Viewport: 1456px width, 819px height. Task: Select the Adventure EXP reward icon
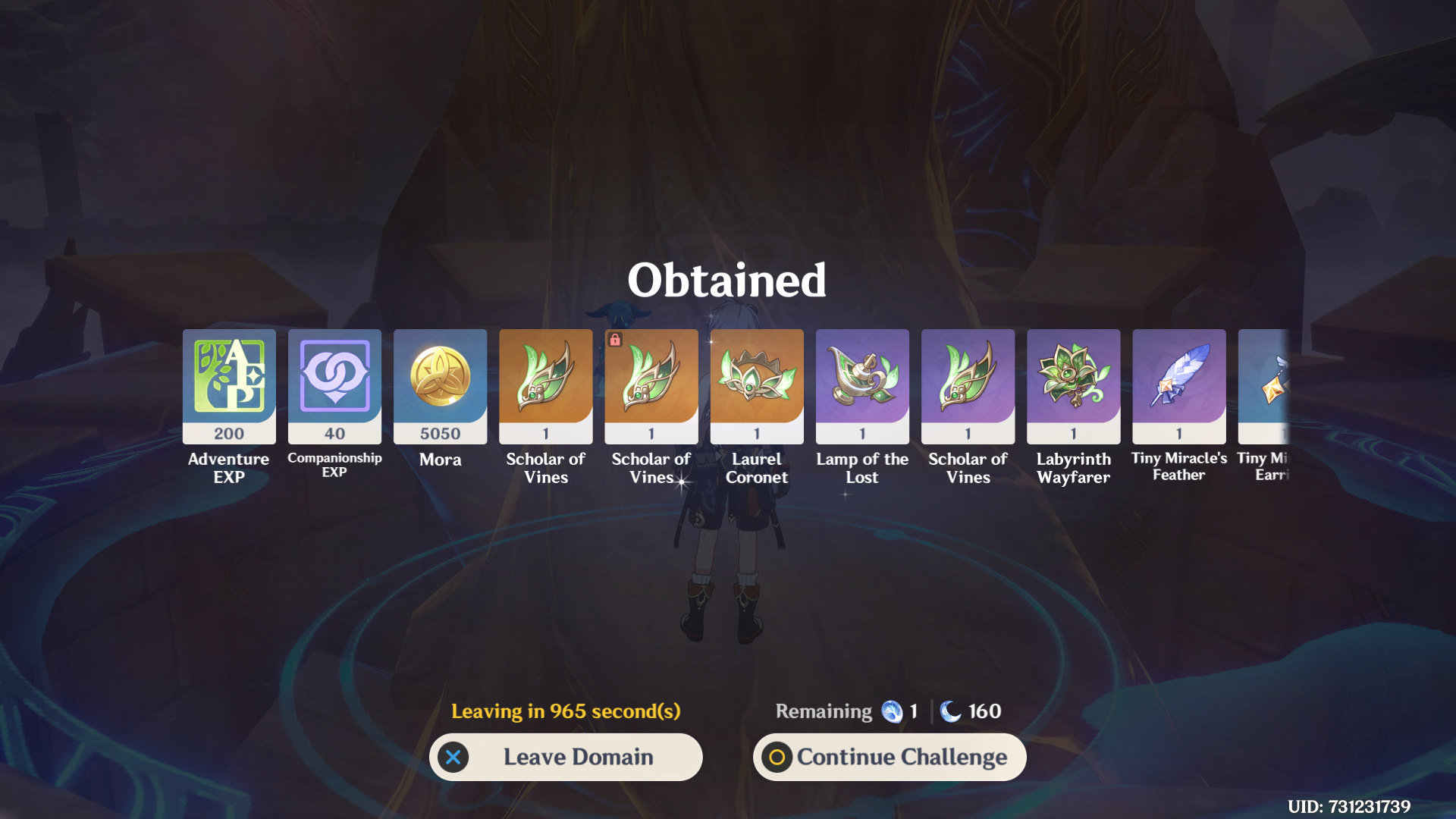click(228, 387)
